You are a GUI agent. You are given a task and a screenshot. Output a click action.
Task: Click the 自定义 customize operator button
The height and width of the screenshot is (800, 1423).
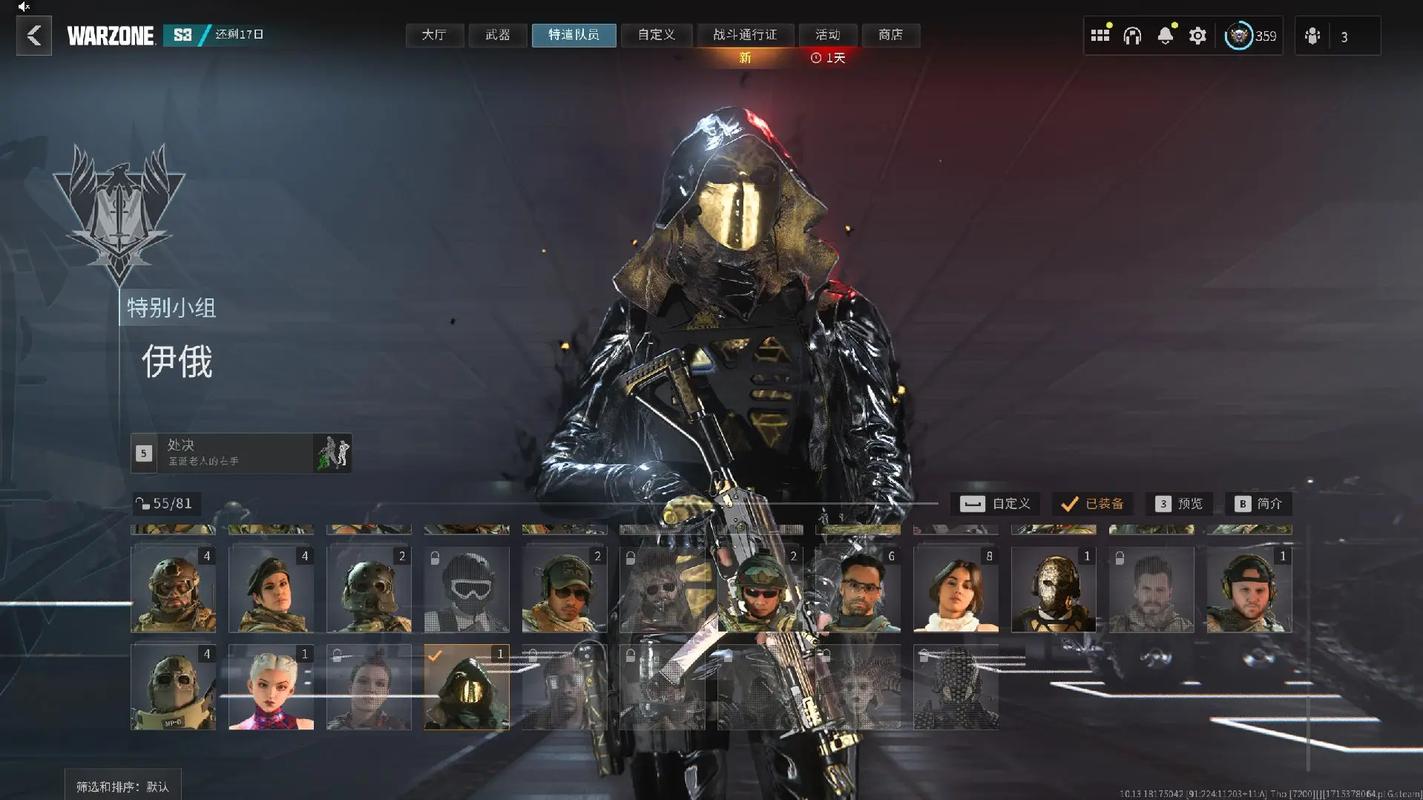(x=996, y=504)
